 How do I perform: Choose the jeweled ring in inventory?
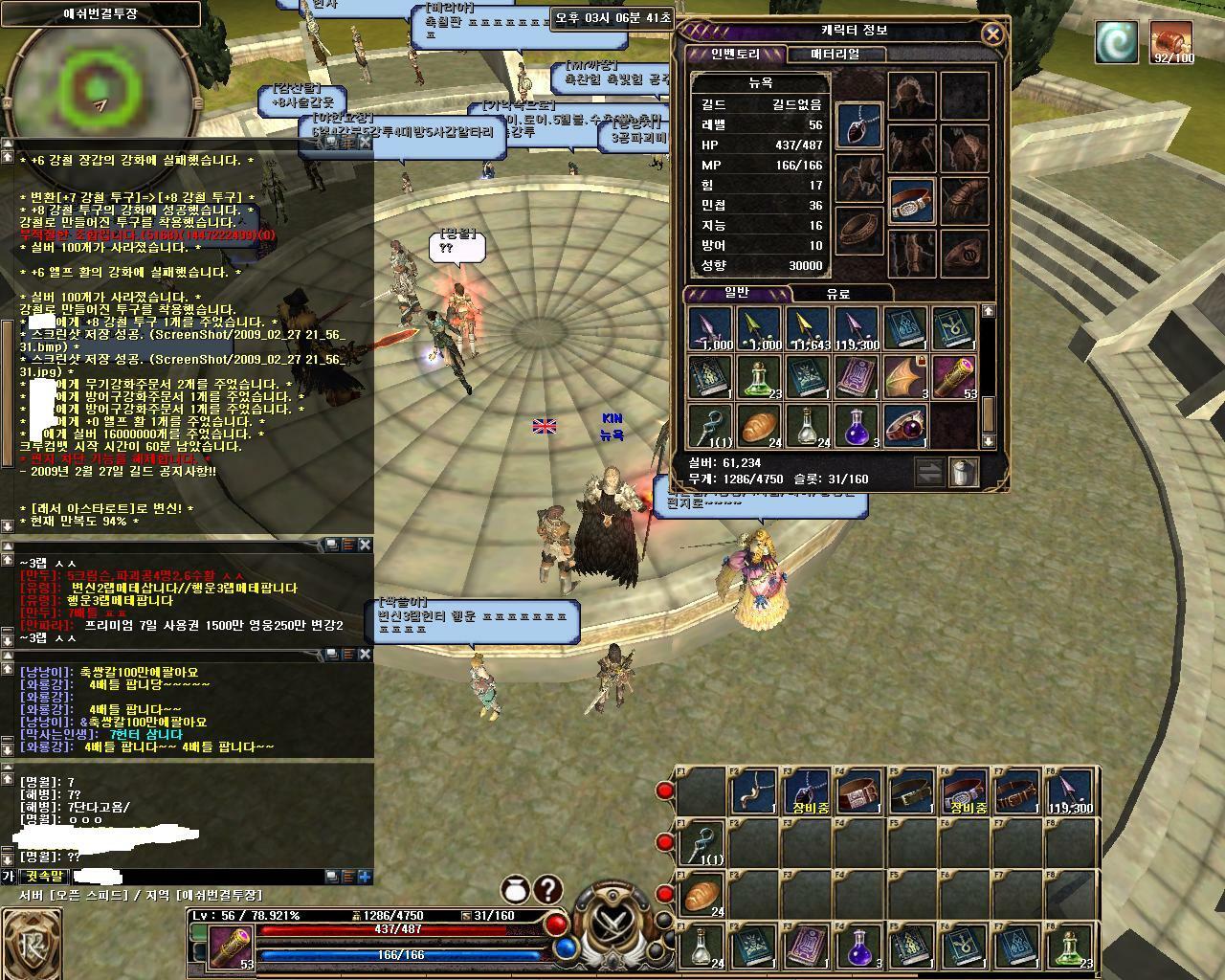click(905, 426)
